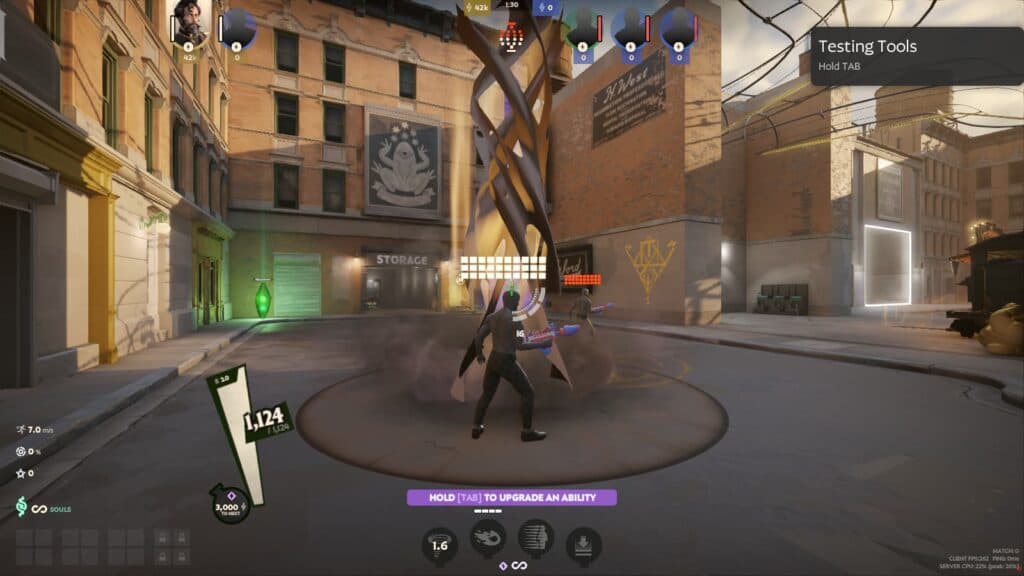Click the Souls currency icon
Image resolution: width=1024 pixels, height=576 pixels.
(x=21, y=508)
